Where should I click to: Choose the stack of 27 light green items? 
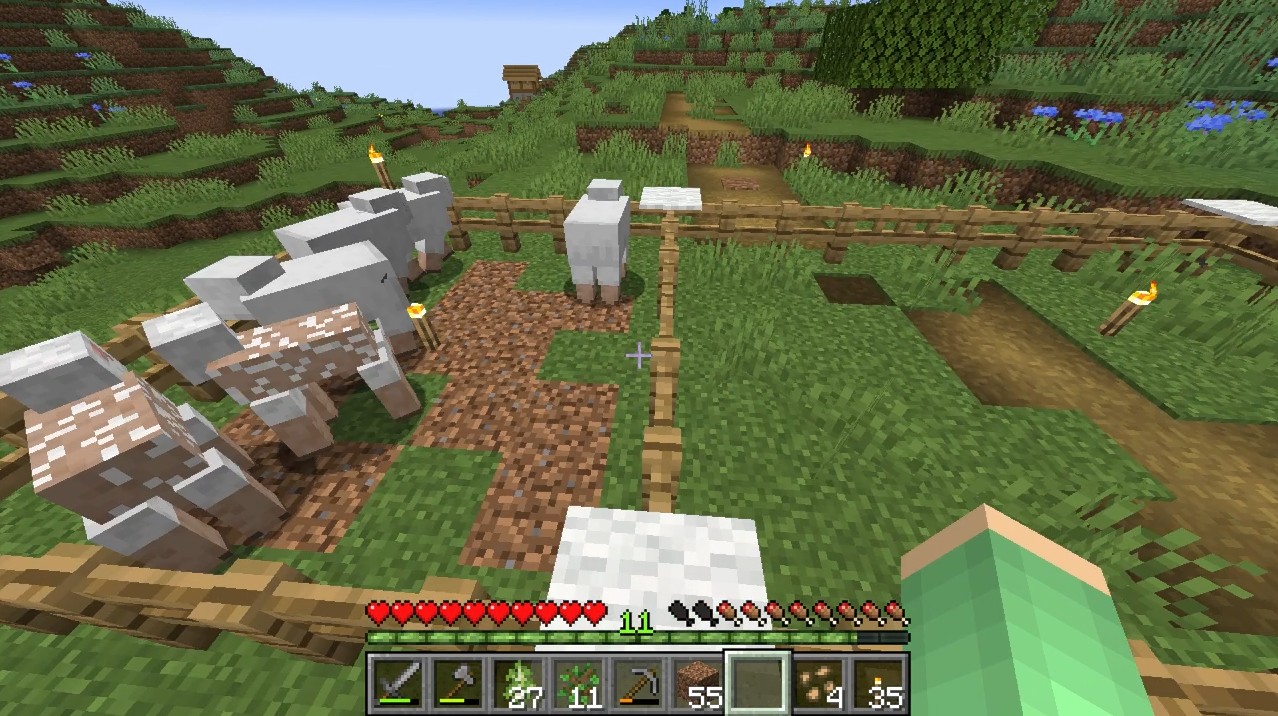point(518,683)
